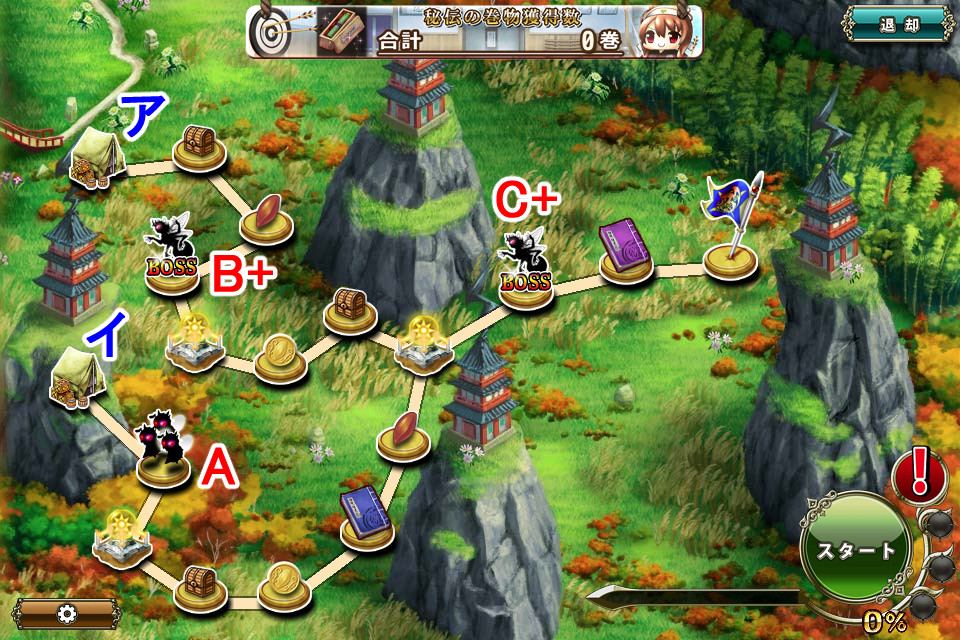
Task: Select the B+ boss node
Action: 172,256
